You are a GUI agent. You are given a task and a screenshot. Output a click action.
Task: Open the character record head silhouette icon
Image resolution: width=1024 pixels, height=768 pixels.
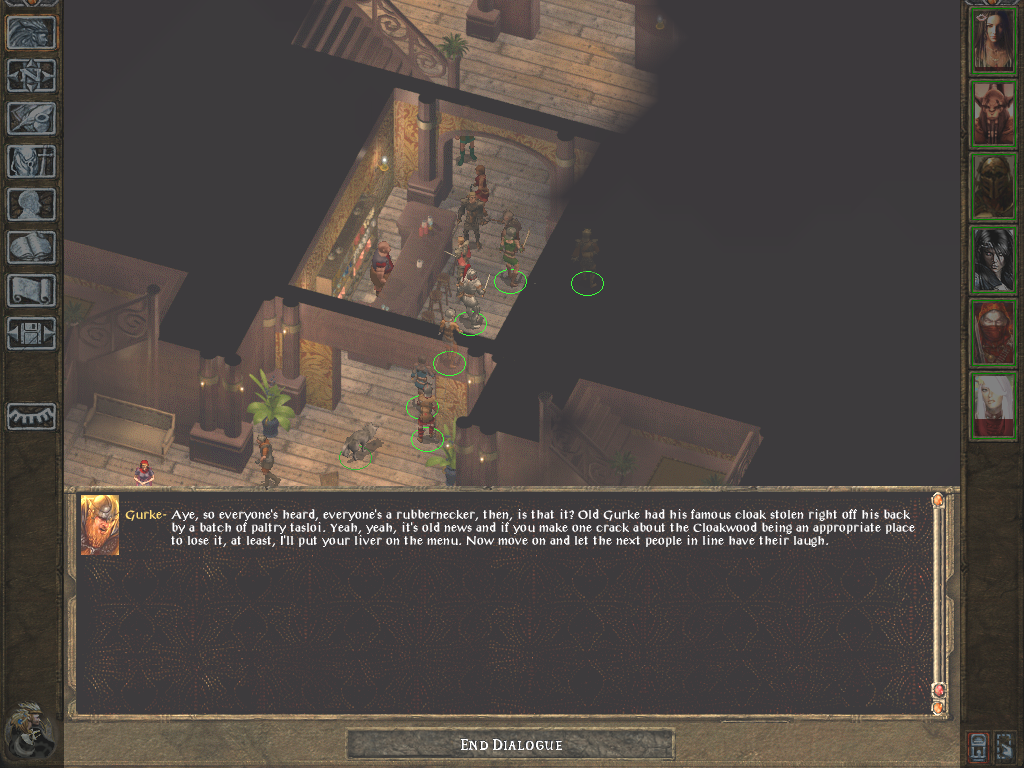pyautogui.click(x=31, y=204)
